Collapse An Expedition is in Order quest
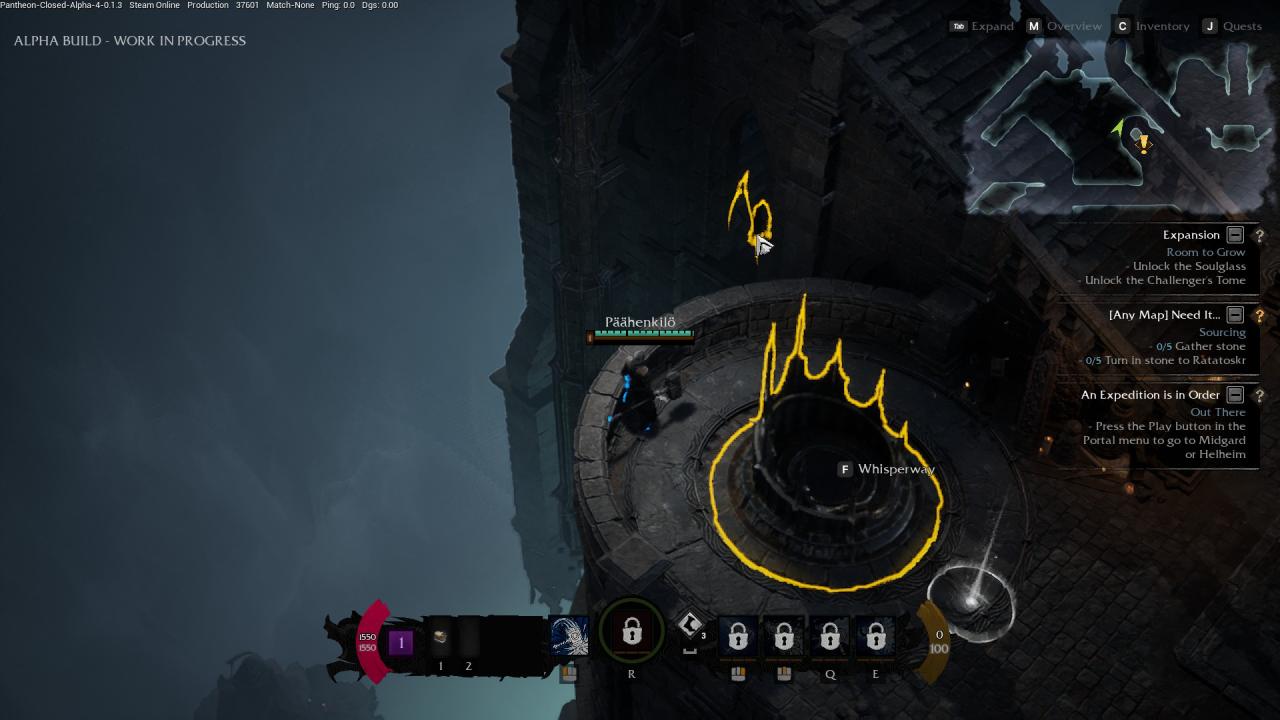The height and width of the screenshot is (720, 1280). click(1235, 395)
